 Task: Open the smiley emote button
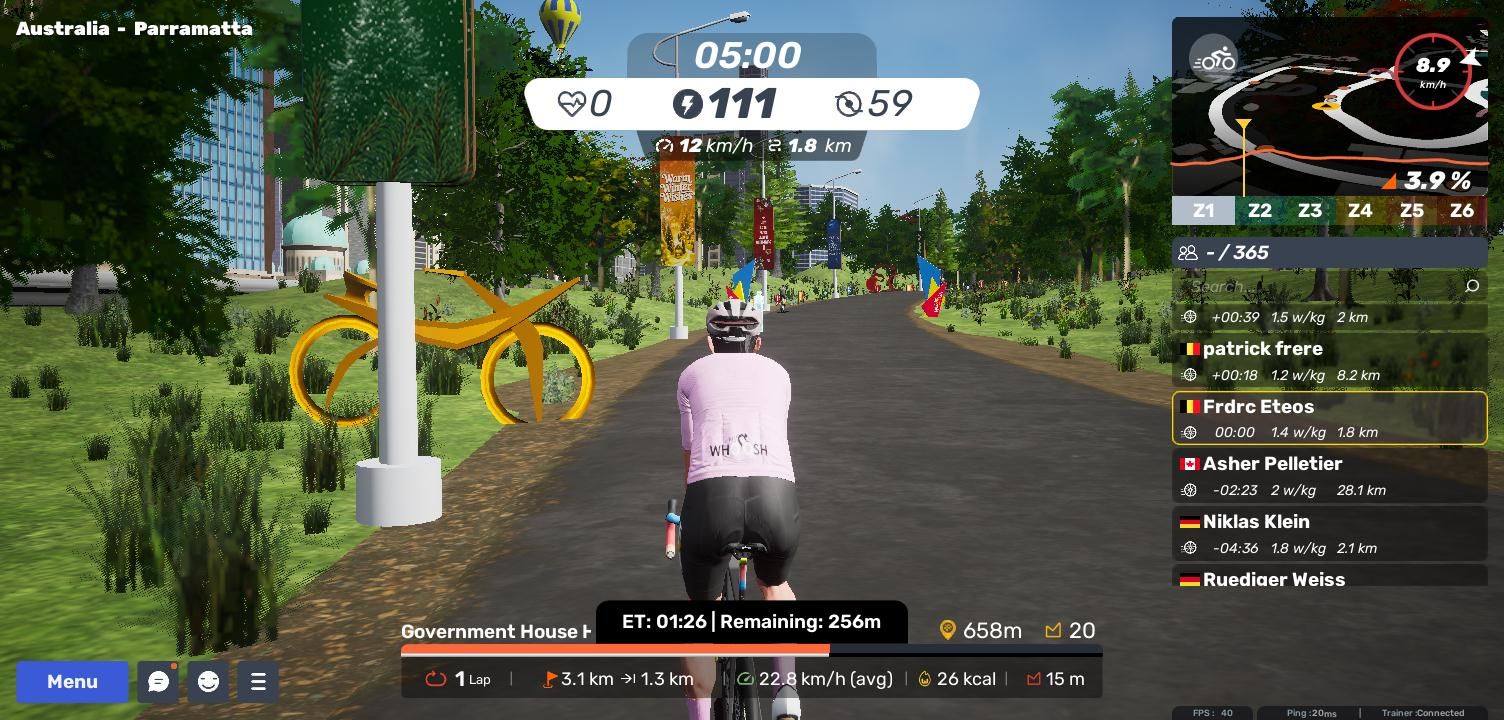point(208,682)
